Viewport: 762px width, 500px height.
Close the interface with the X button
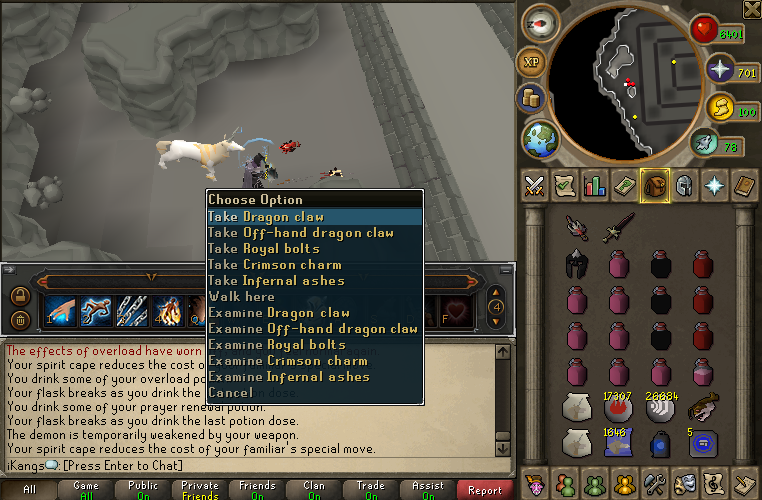click(x=752, y=9)
